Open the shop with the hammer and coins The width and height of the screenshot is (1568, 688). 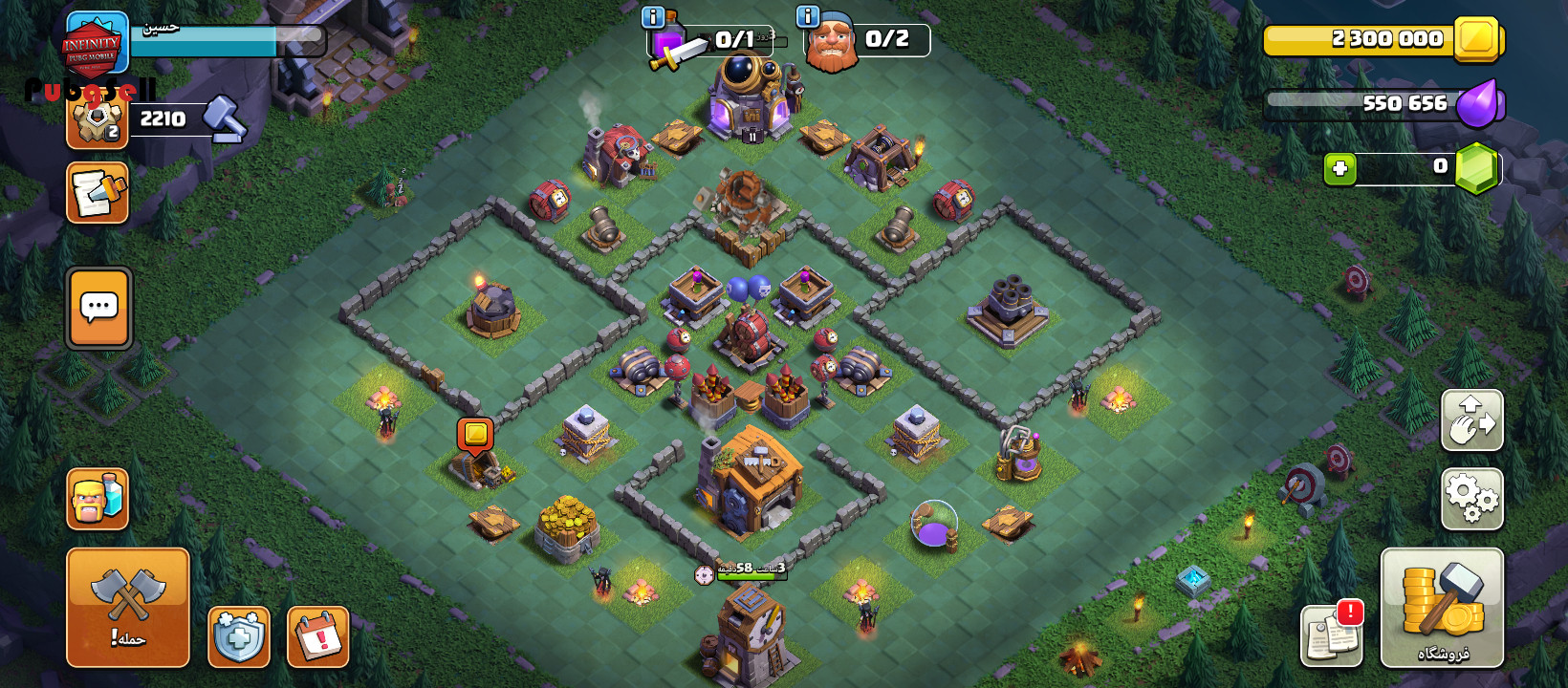(1442, 607)
